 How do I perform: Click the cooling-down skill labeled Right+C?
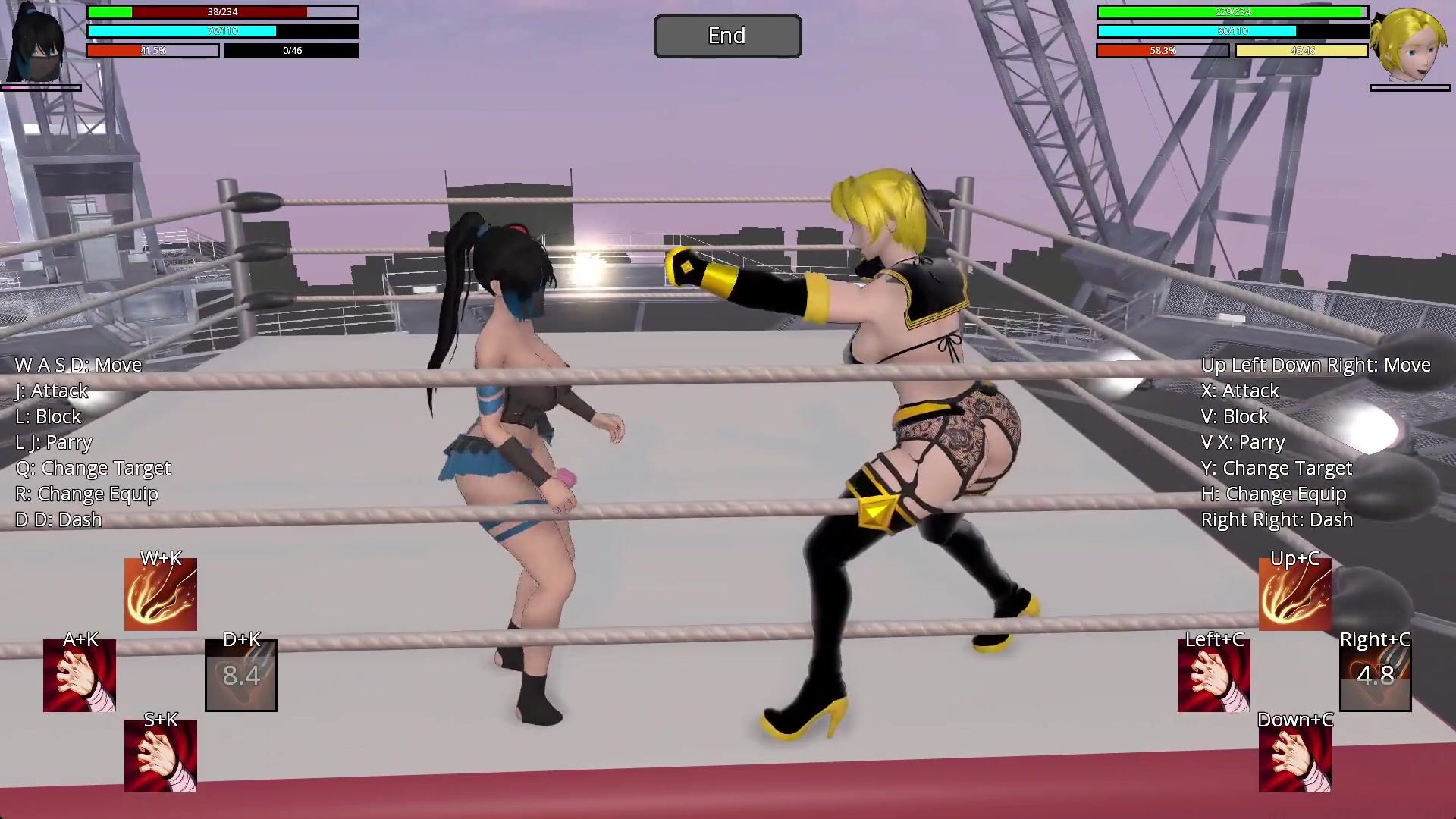coord(1375,676)
